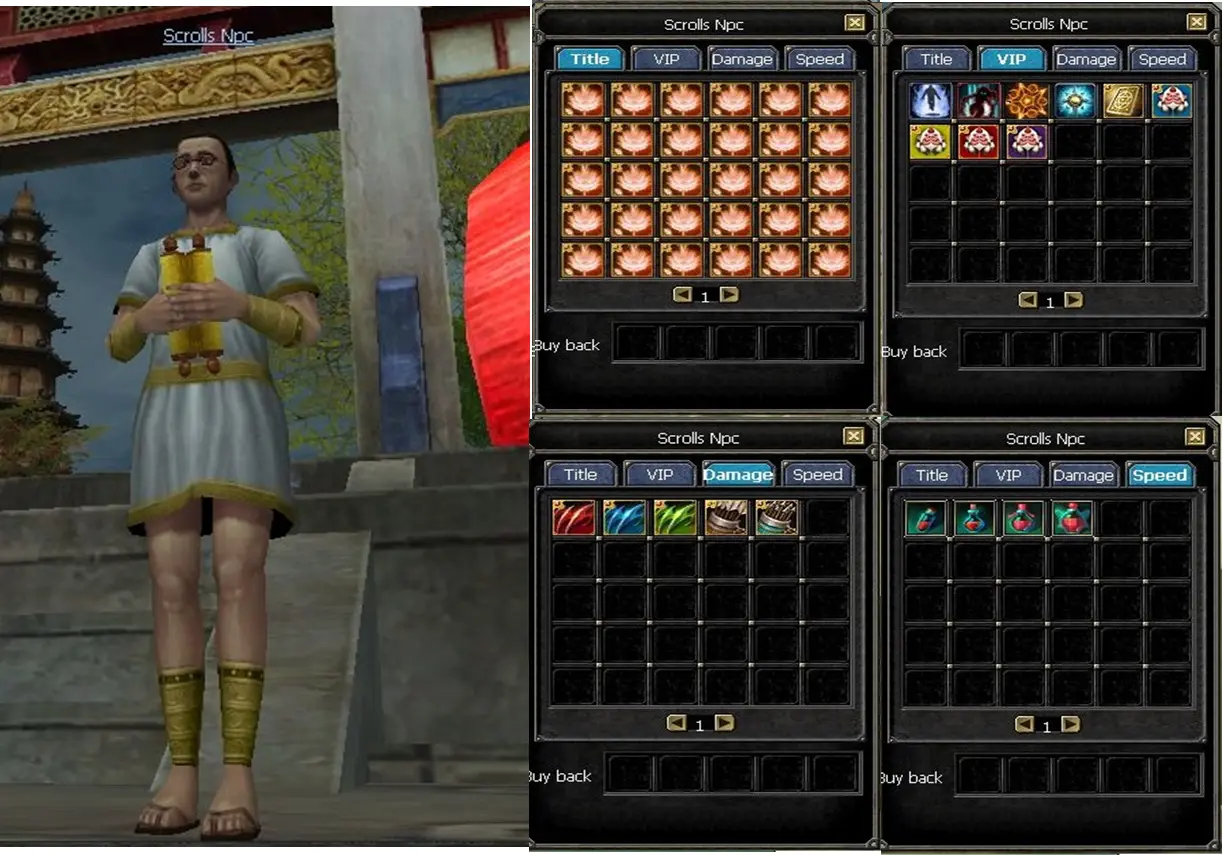This screenshot has width=1223, height=855.
Task: Select the winged red speed potion
Action: (x=1072, y=518)
